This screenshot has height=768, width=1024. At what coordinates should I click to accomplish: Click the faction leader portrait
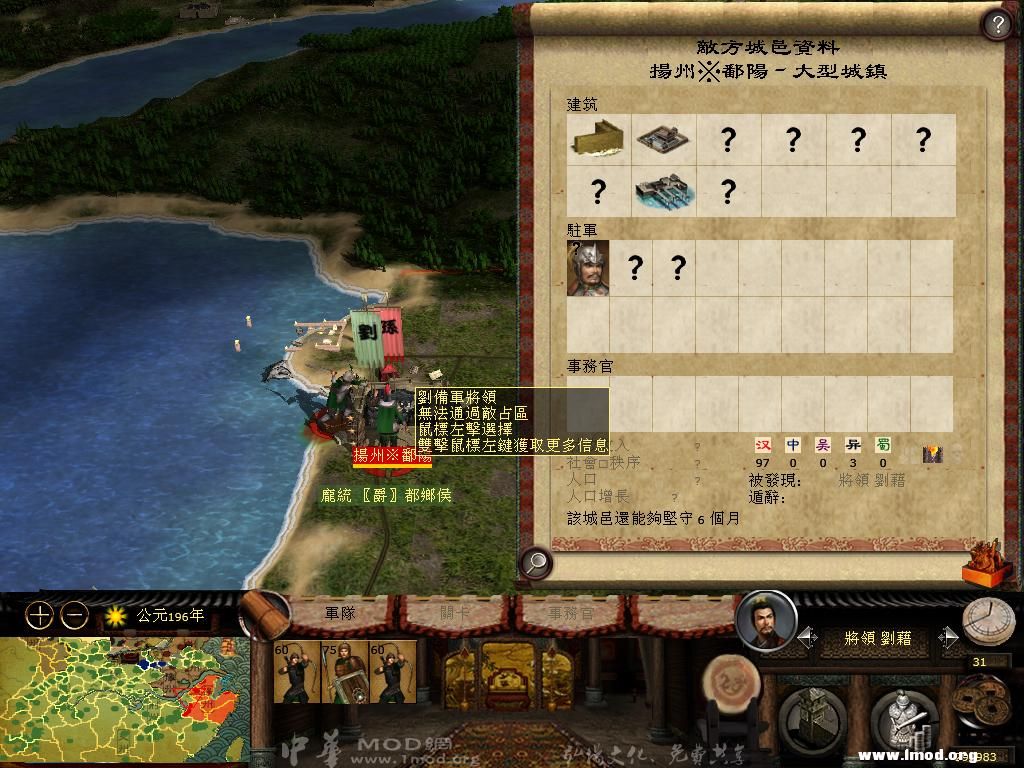coord(765,621)
